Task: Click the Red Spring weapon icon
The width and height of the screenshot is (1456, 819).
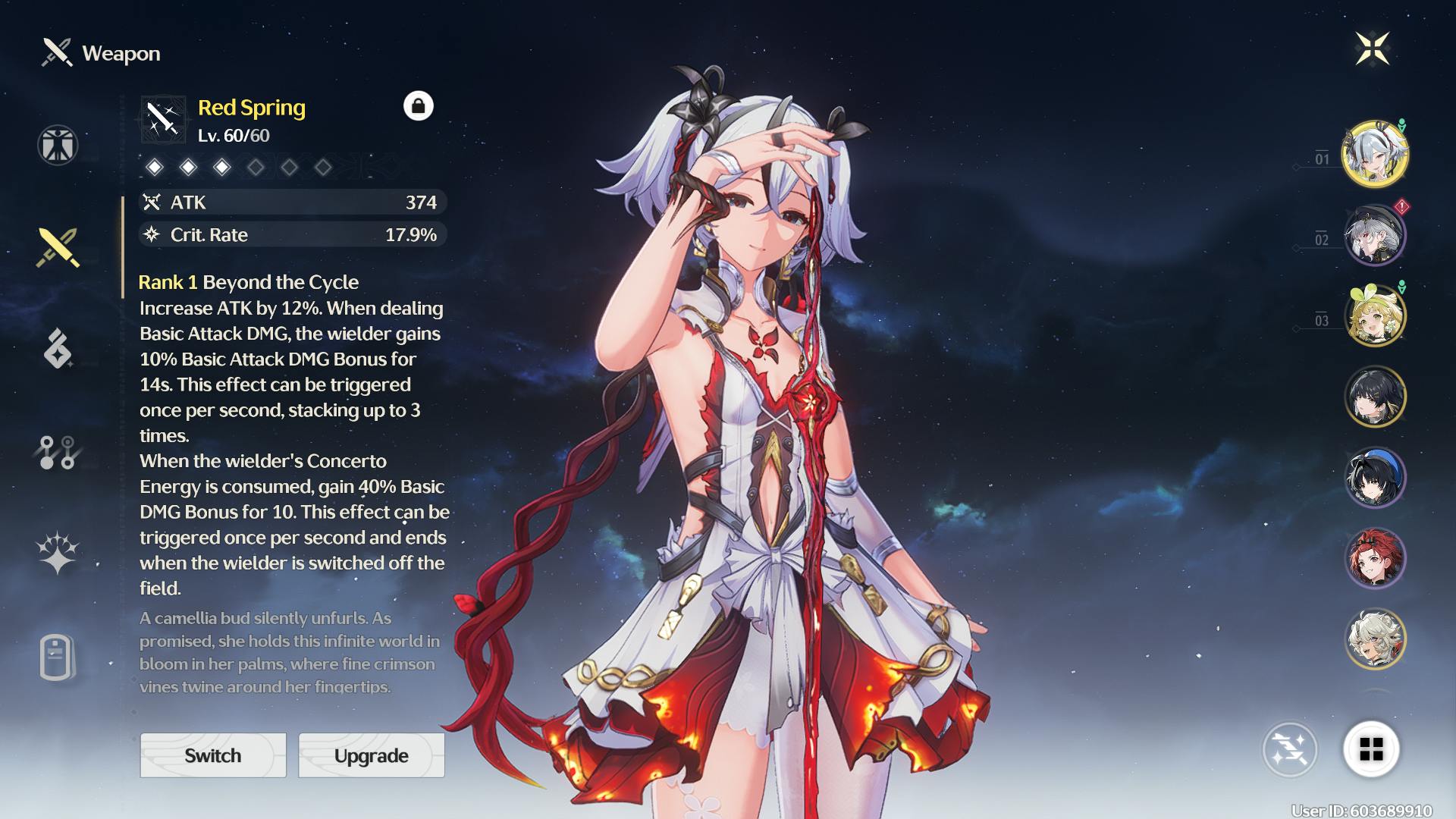Action: (163, 119)
